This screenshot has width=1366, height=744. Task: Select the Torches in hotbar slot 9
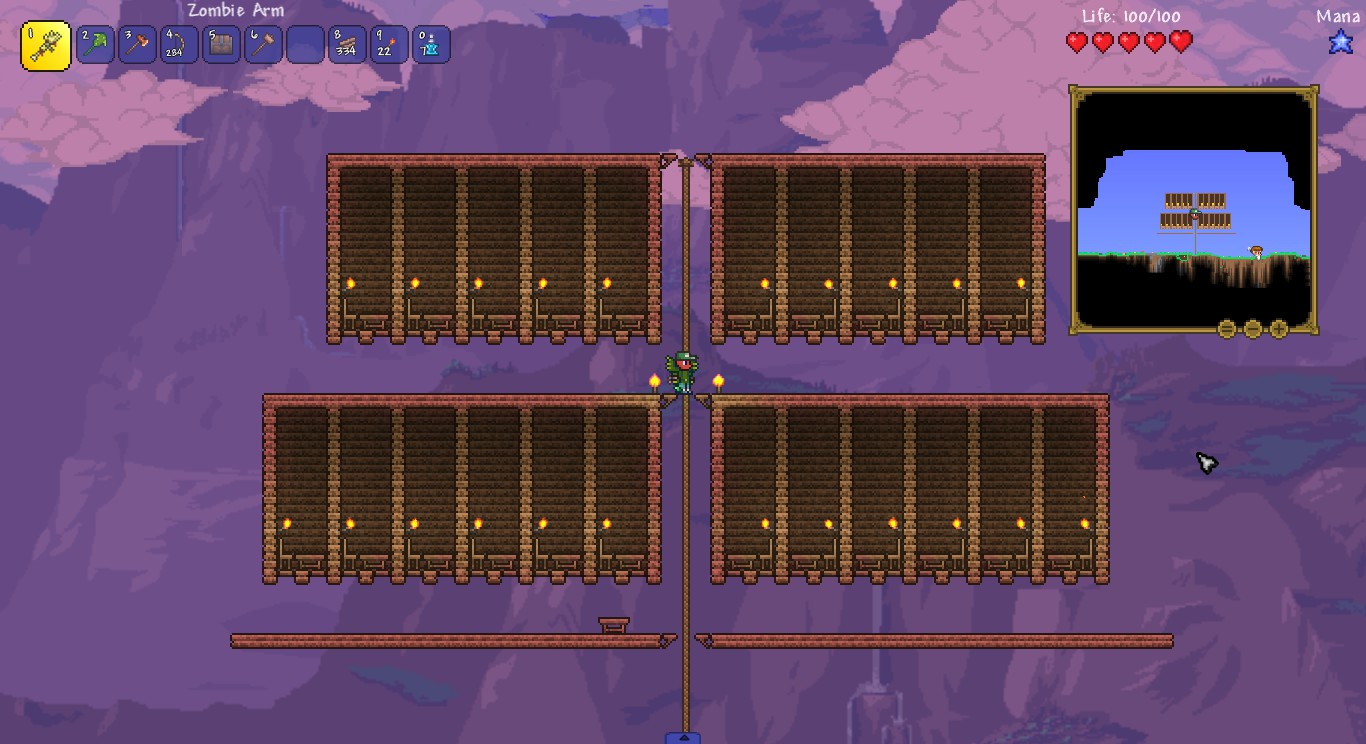[x=389, y=44]
